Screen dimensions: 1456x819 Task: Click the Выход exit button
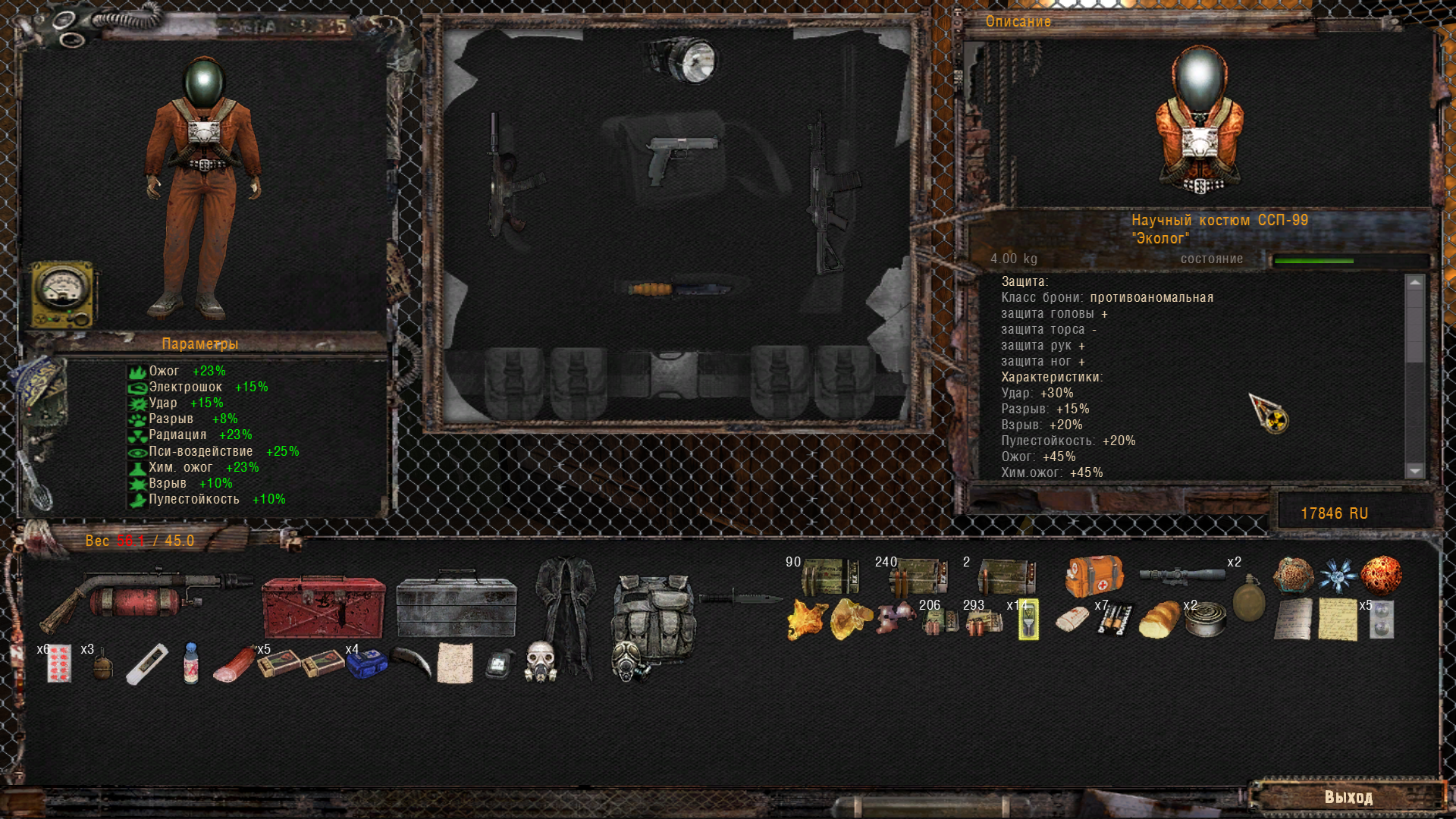(x=1348, y=797)
